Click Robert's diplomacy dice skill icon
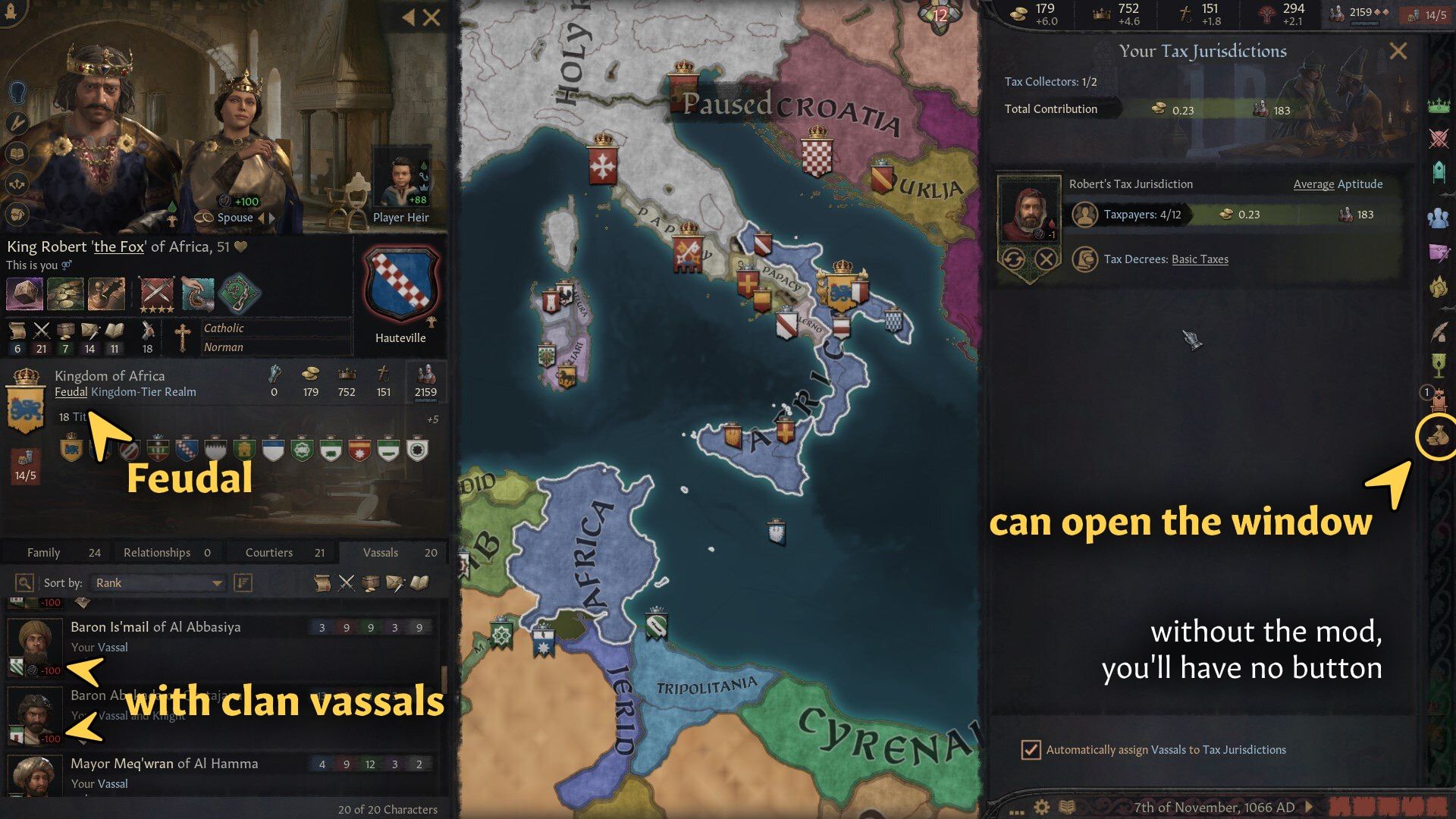Image resolution: width=1456 pixels, height=819 pixels. coord(23,294)
